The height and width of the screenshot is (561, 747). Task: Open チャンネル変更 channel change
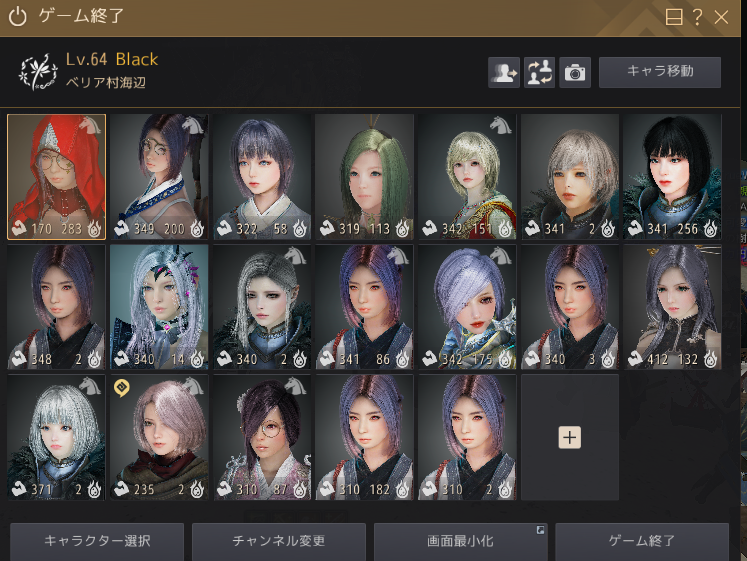pyautogui.click(x=279, y=541)
